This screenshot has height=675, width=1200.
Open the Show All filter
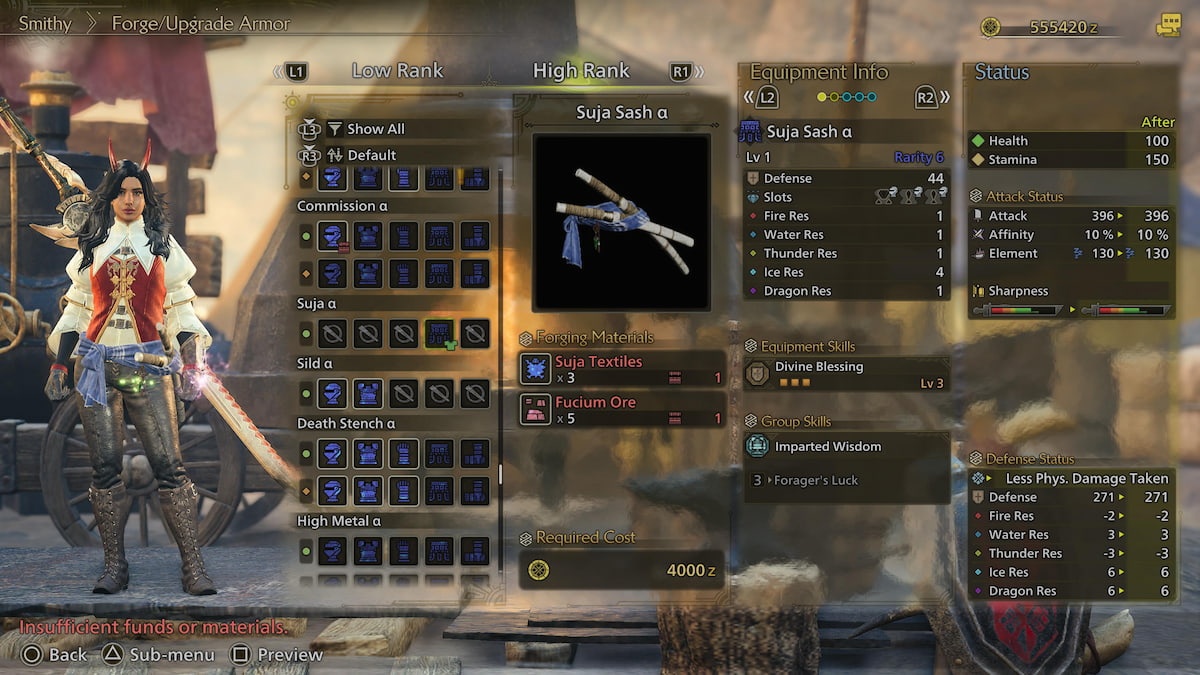(375, 129)
